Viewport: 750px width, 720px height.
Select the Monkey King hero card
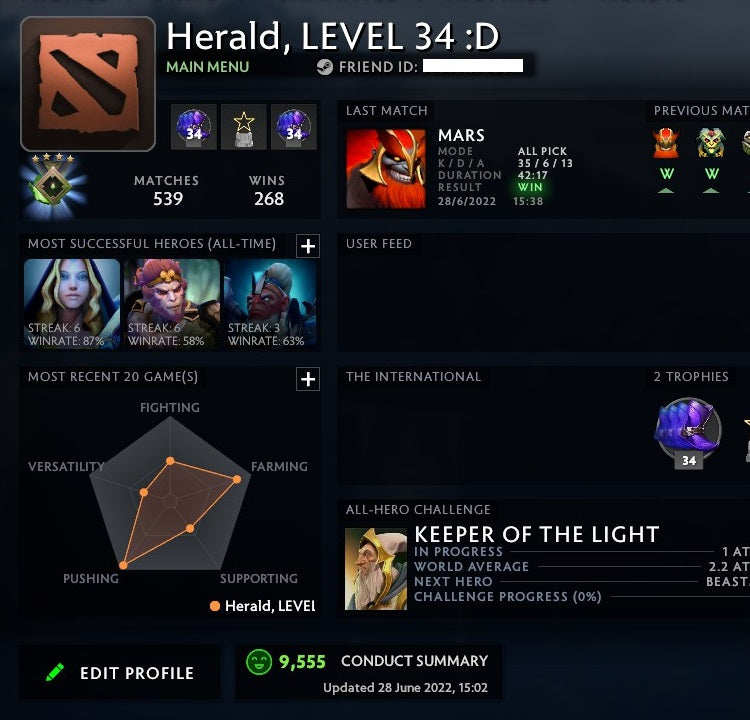pos(171,303)
